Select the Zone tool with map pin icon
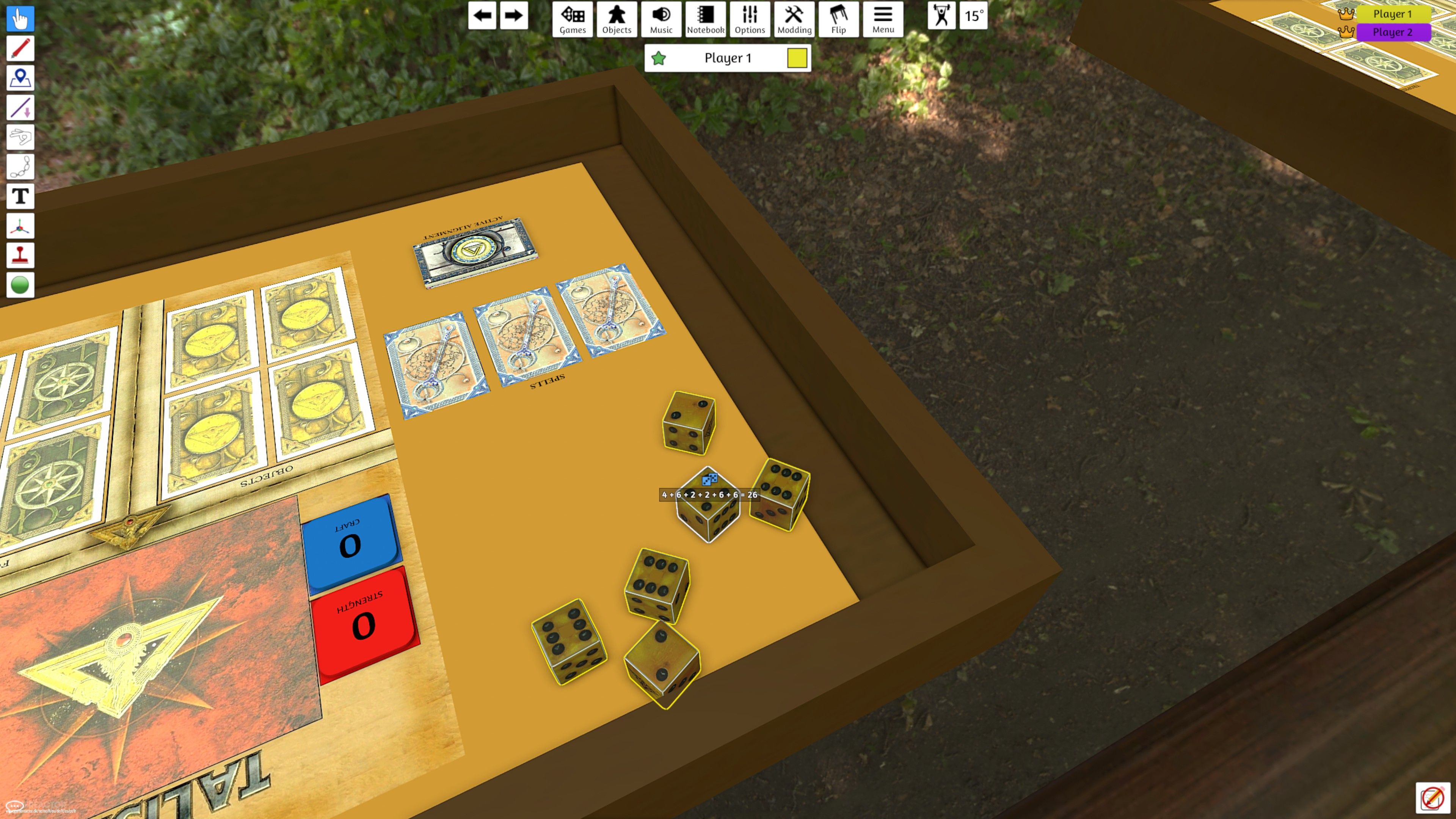1456x819 pixels. pos(20,77)
